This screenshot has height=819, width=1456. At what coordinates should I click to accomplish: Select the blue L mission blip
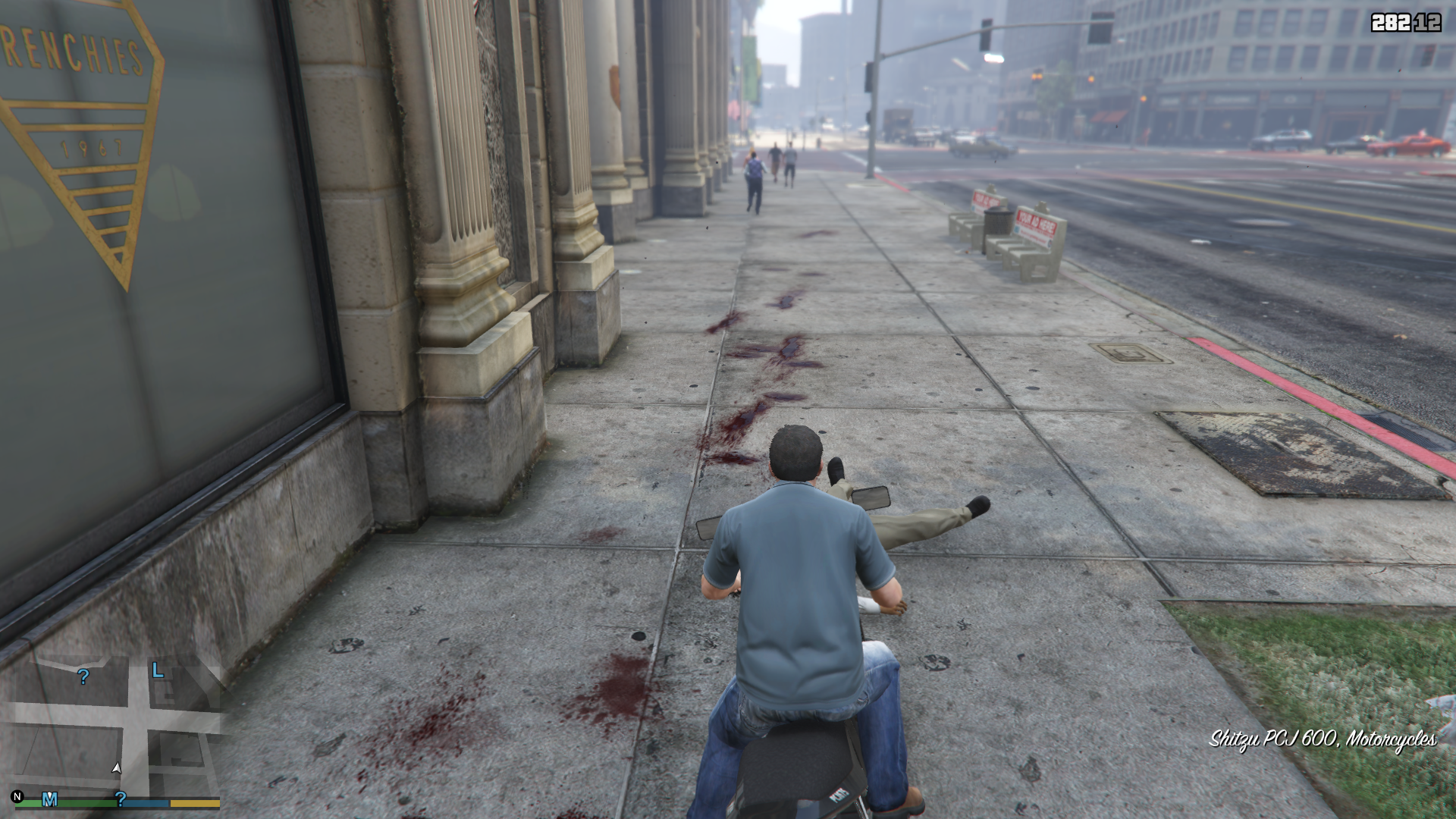point(158,670)
